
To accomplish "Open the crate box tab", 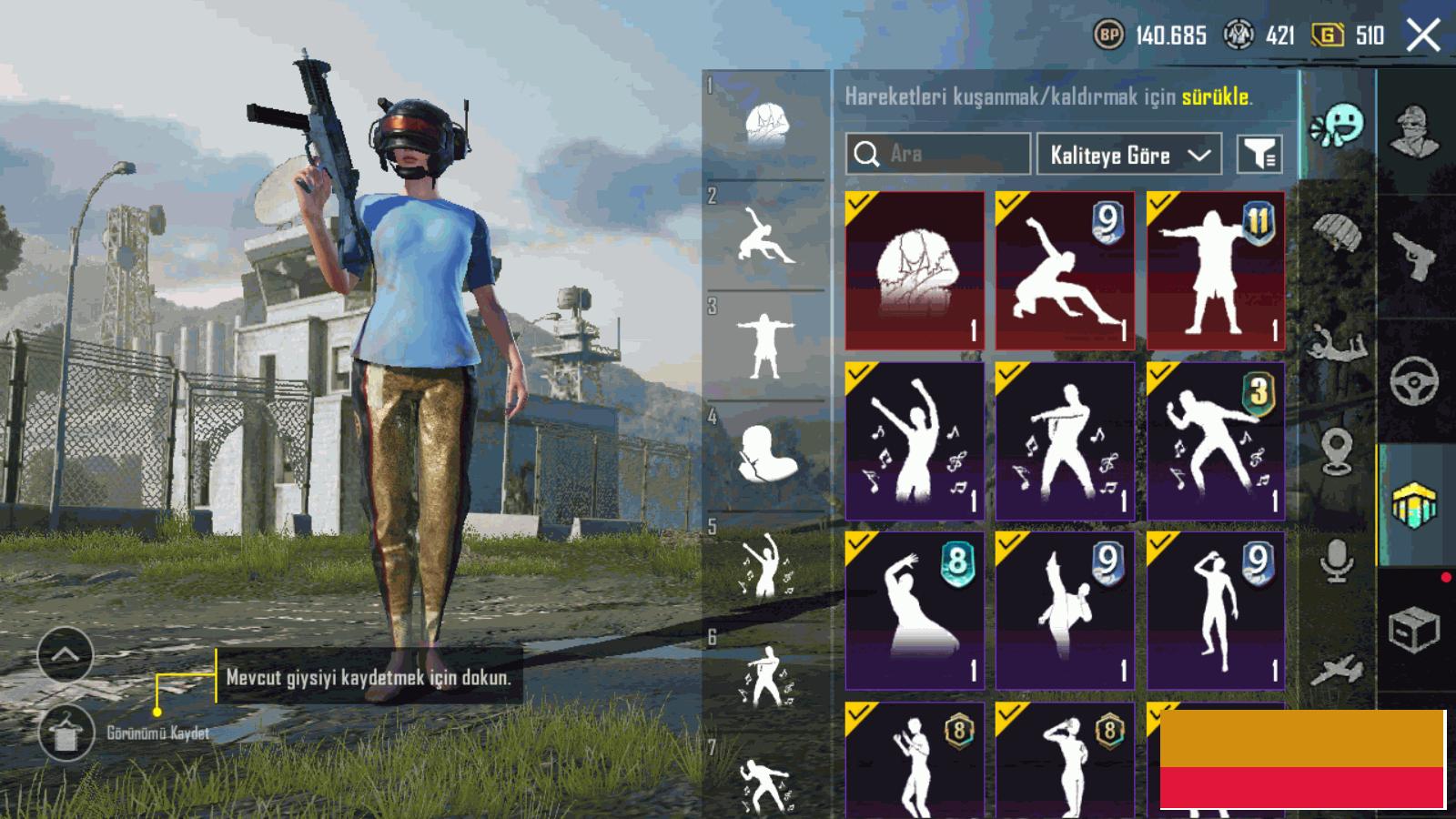I will [1414, 628].
